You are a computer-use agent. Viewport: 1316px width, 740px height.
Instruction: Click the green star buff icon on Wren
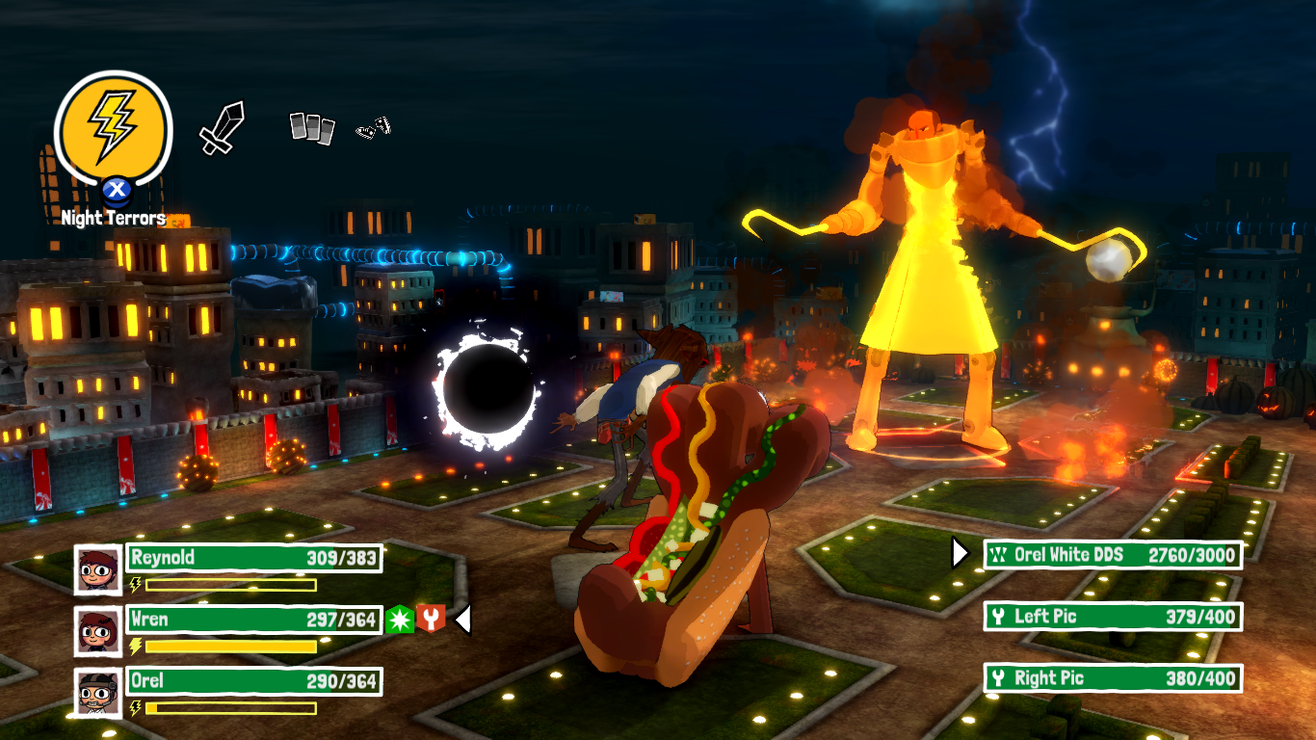click(398, 619)
